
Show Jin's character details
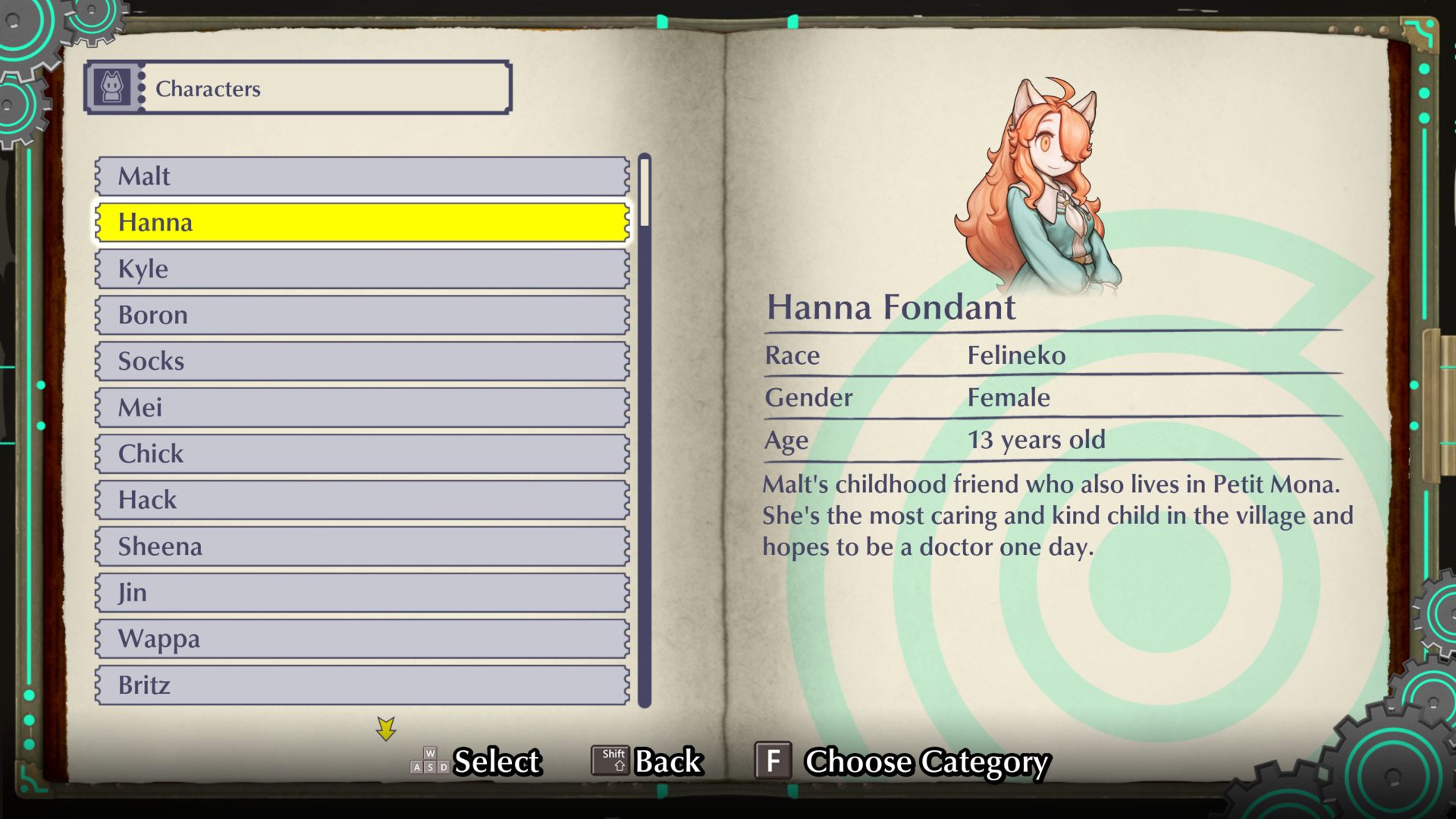tap(362, 592)
